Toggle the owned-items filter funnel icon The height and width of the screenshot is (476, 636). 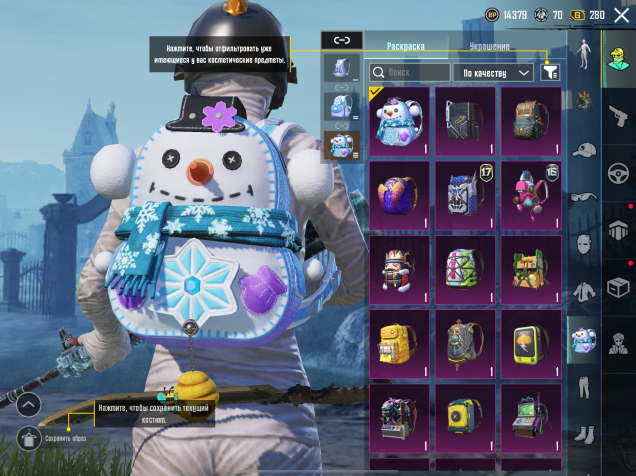tap(550, 72)
